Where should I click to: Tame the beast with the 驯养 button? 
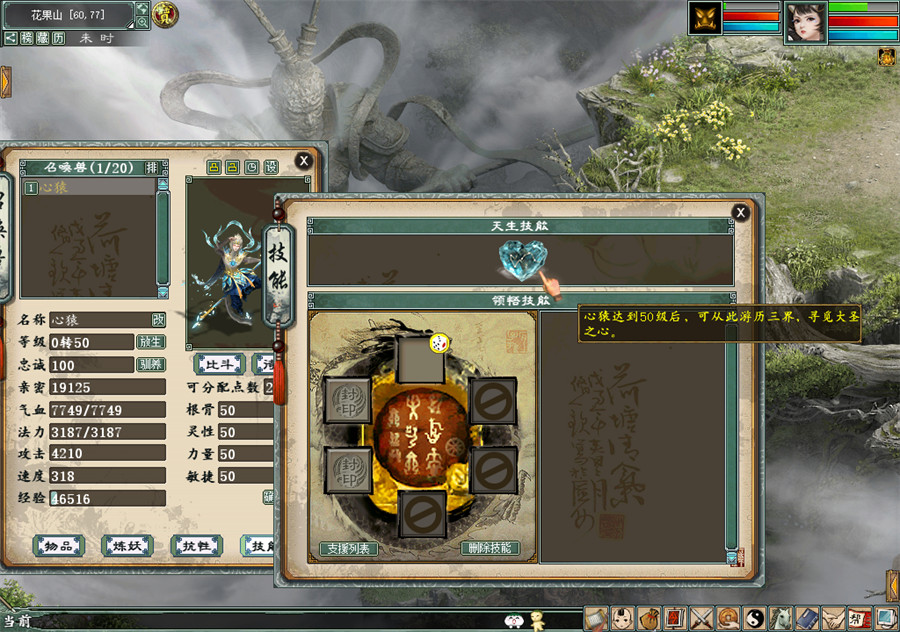click(x=149, y=364)
